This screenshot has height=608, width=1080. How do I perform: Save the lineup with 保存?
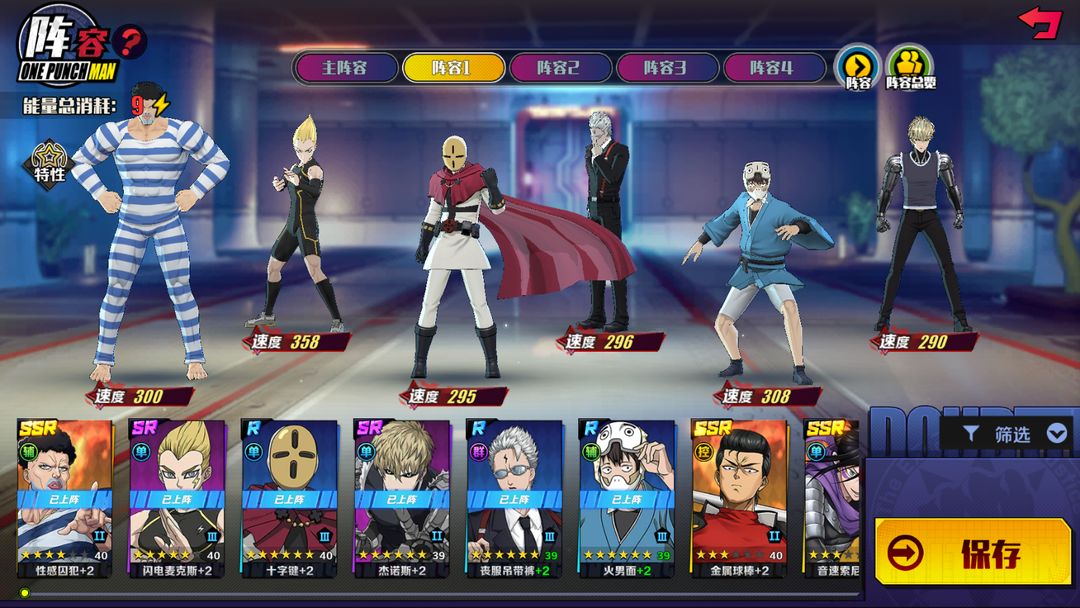(x=972, y=552)
